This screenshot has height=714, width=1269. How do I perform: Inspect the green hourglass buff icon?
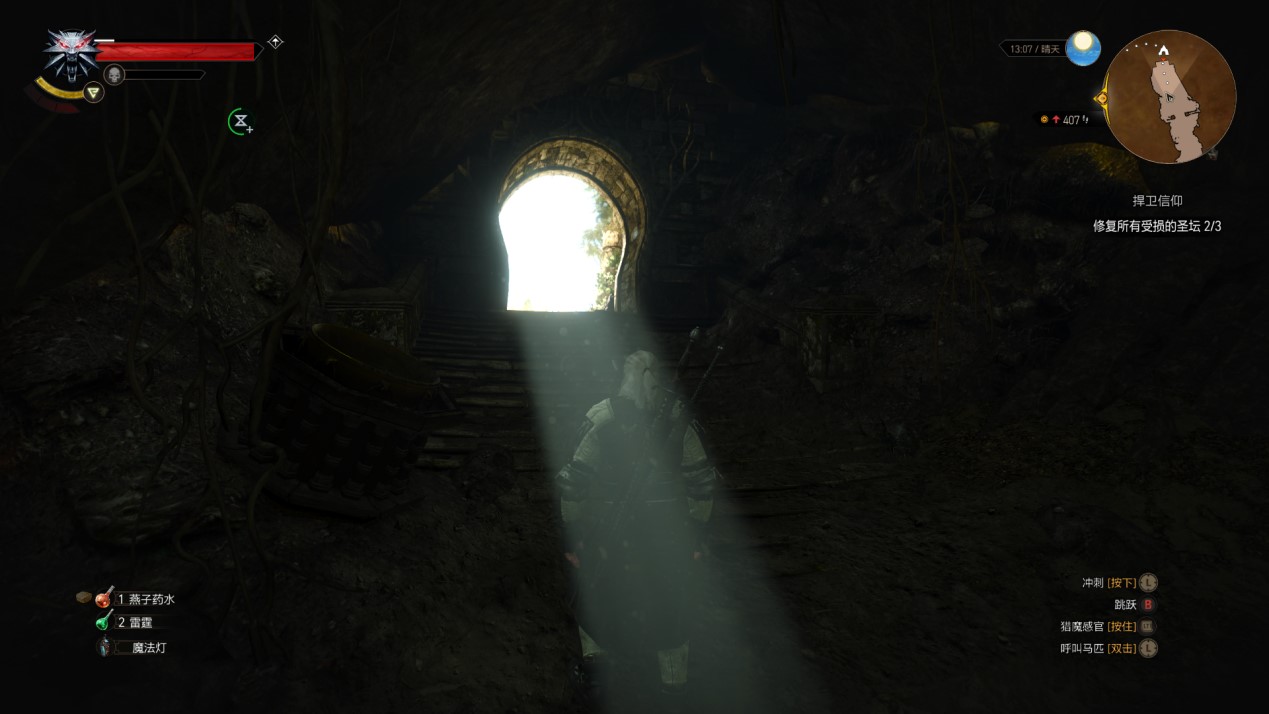pyautogui.click(x=240, y=122)
